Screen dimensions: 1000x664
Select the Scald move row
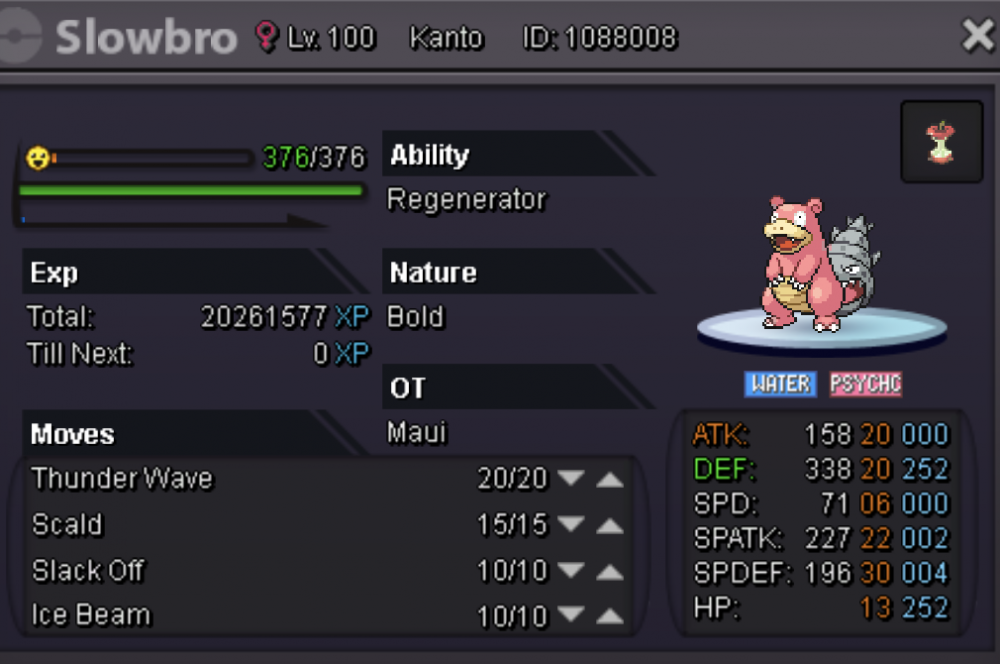click(x=68, y=525)
